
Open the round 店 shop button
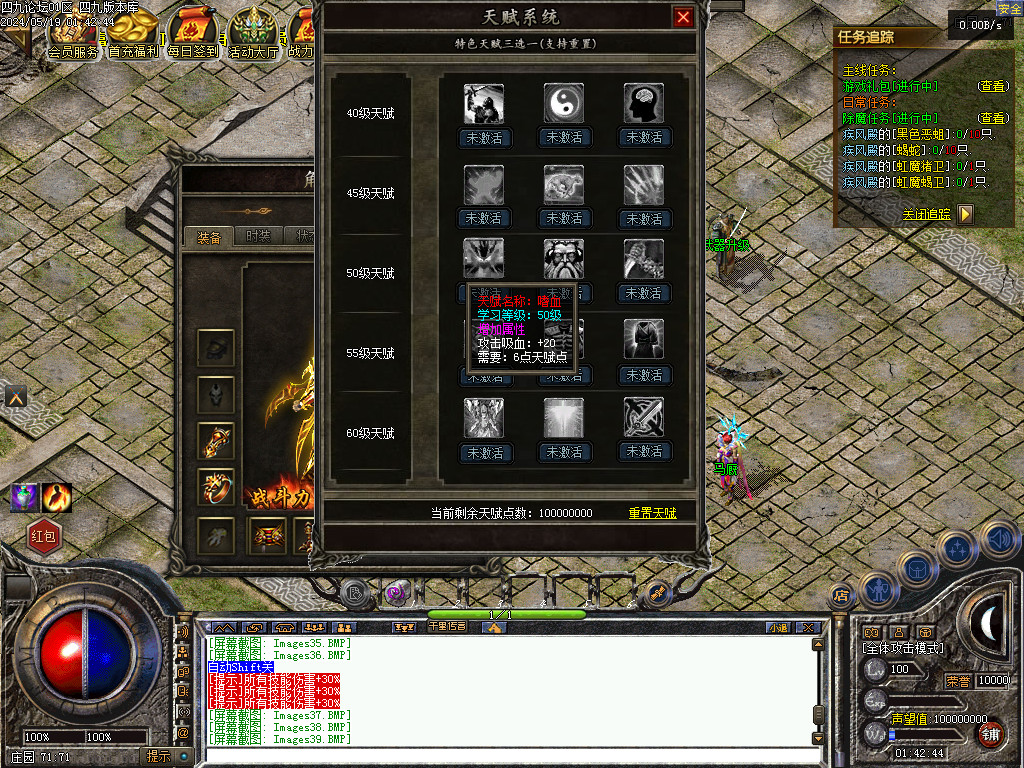pyautogui.click(x=840, y=597)
